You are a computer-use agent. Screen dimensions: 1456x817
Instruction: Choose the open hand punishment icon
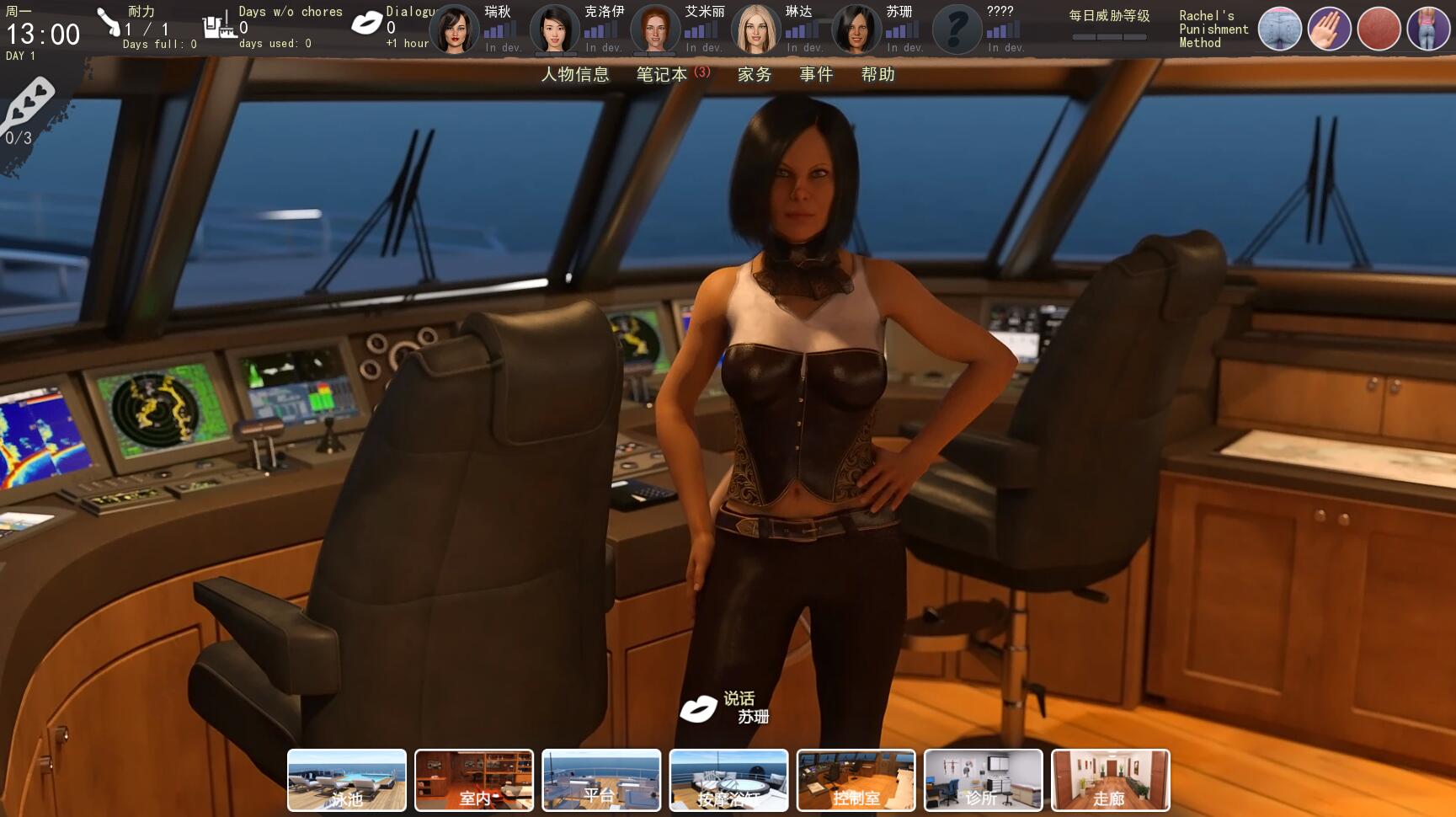point(1329,29)
